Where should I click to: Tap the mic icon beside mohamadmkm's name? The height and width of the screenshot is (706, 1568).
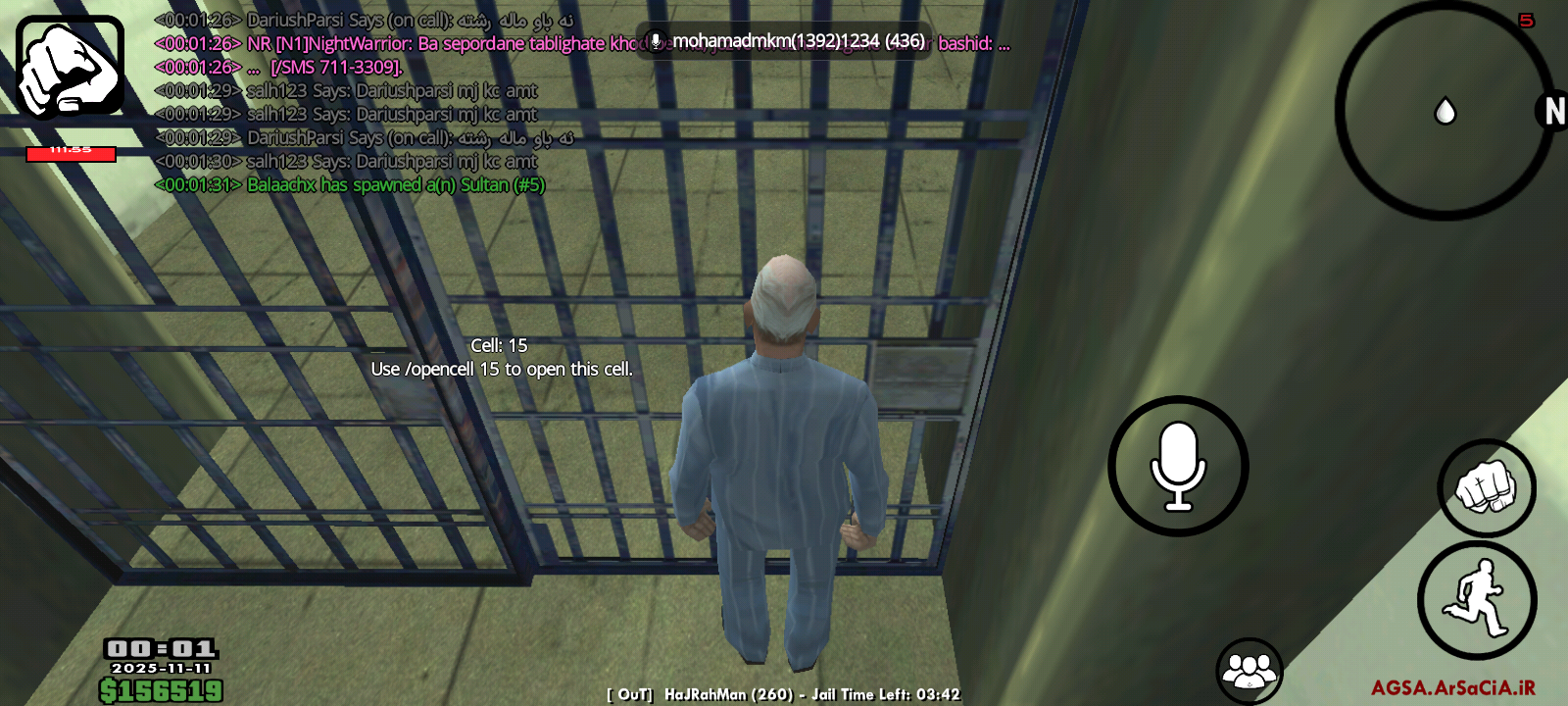[655, 42]
